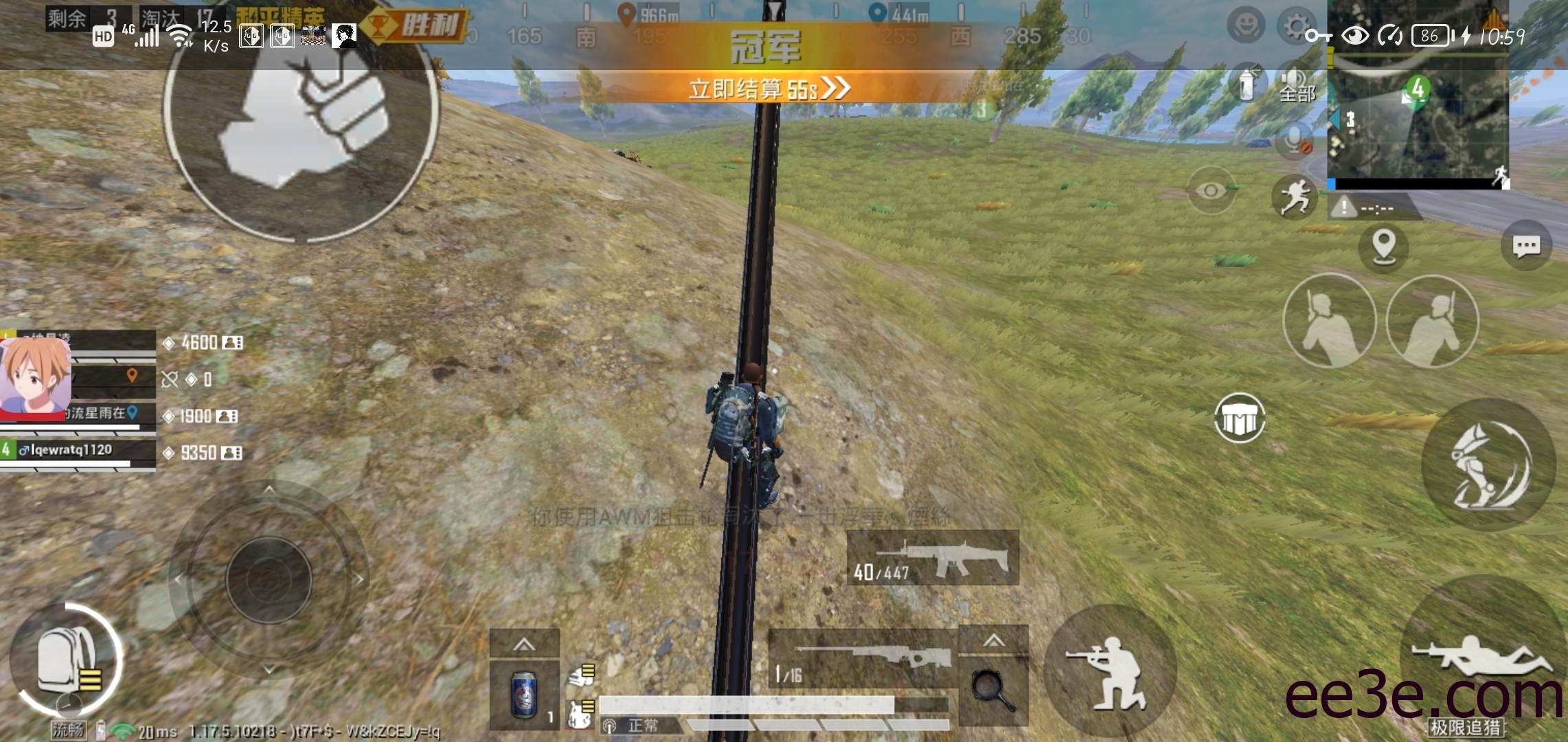The image size is (1568, 742).
Task: Toggle the microphone button
Action: (1295, 141)
